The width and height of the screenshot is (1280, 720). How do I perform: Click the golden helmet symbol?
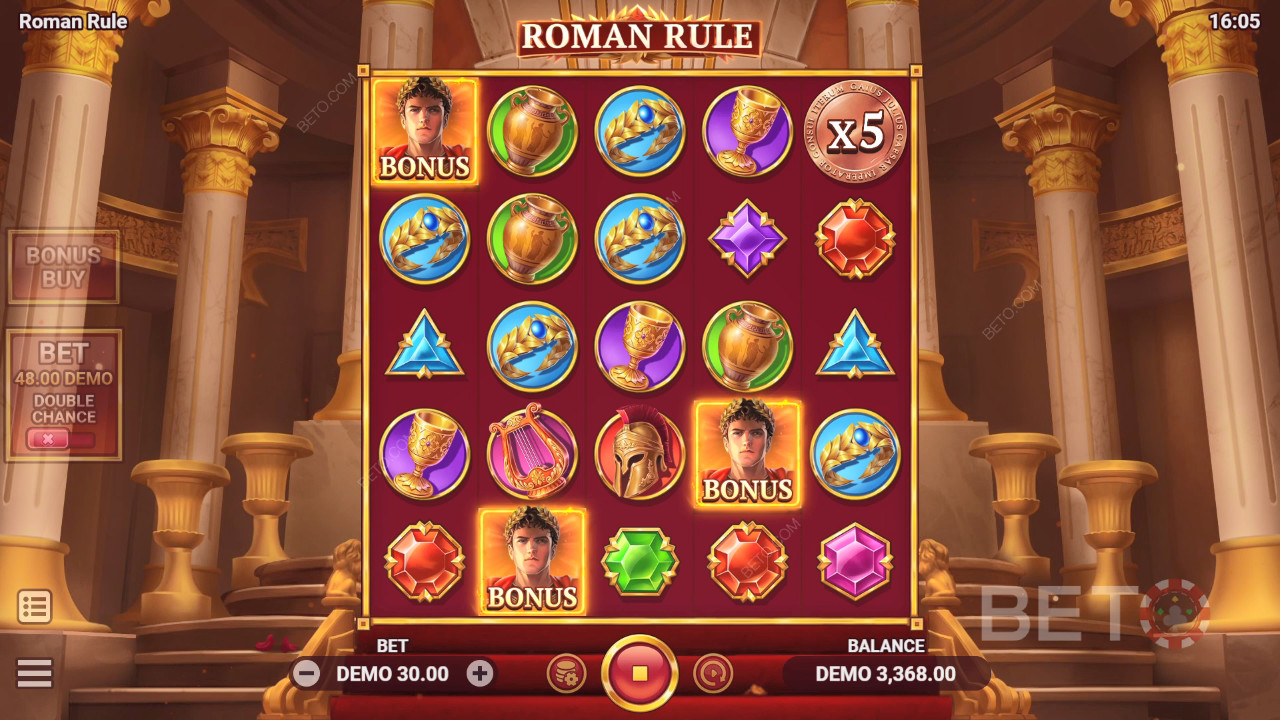pos(640,453)
